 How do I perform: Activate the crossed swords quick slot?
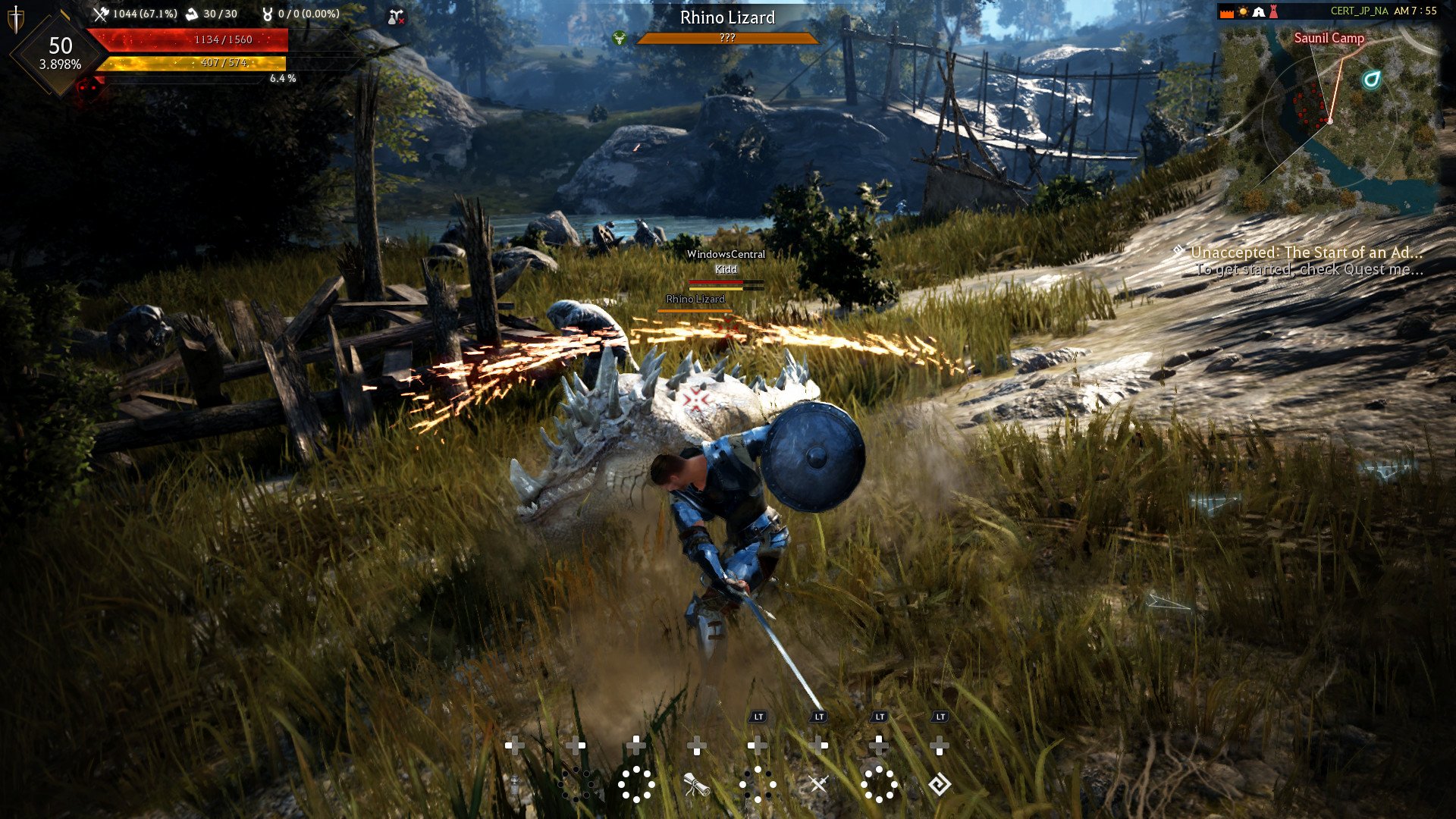coord(818,784)
